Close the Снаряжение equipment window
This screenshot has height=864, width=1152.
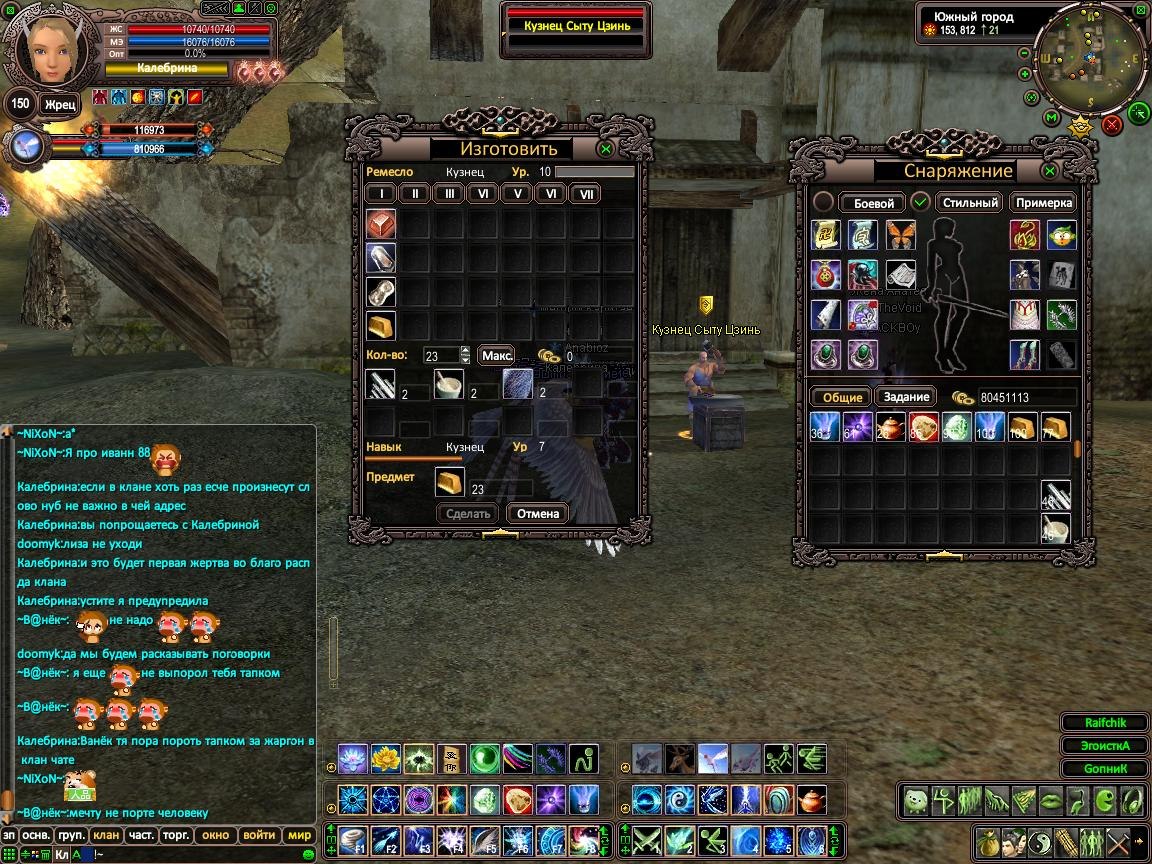click(1049, 171)
